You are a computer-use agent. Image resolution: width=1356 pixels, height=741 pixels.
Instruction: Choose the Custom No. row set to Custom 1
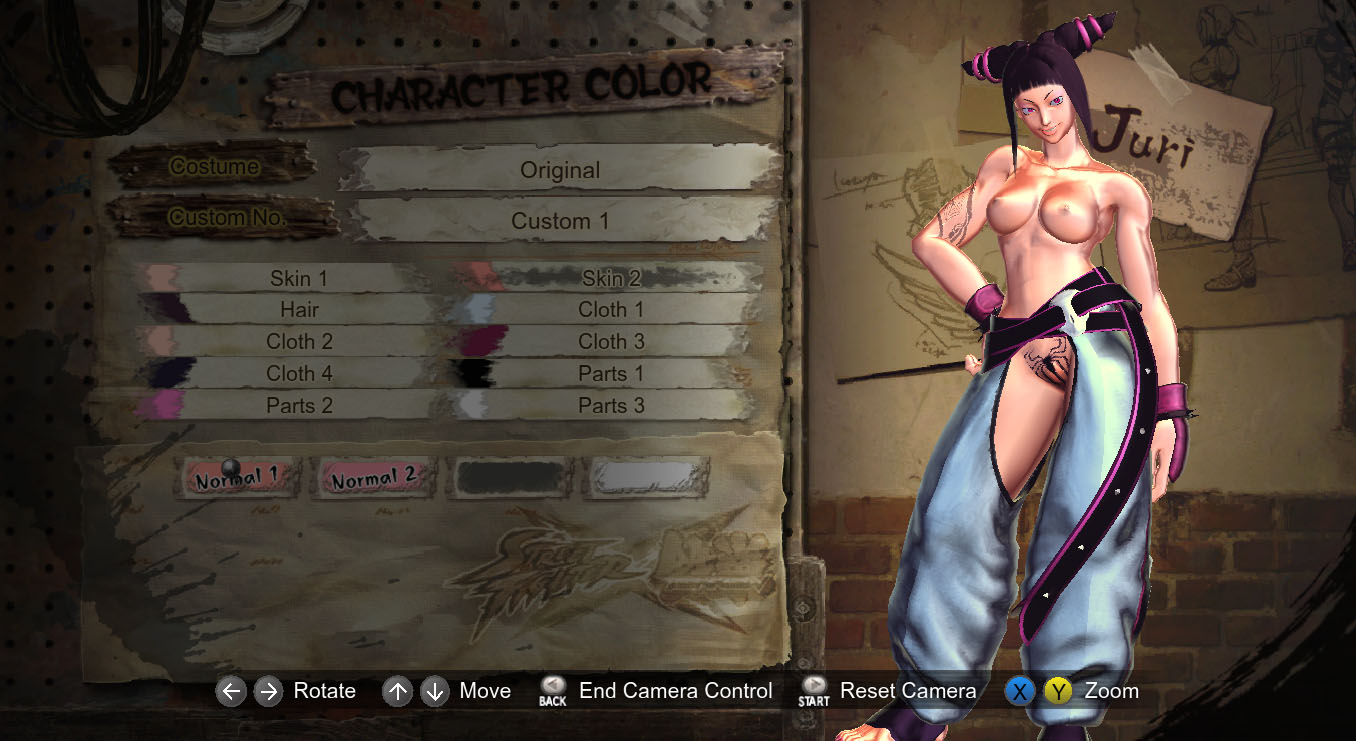pos(560,221)
